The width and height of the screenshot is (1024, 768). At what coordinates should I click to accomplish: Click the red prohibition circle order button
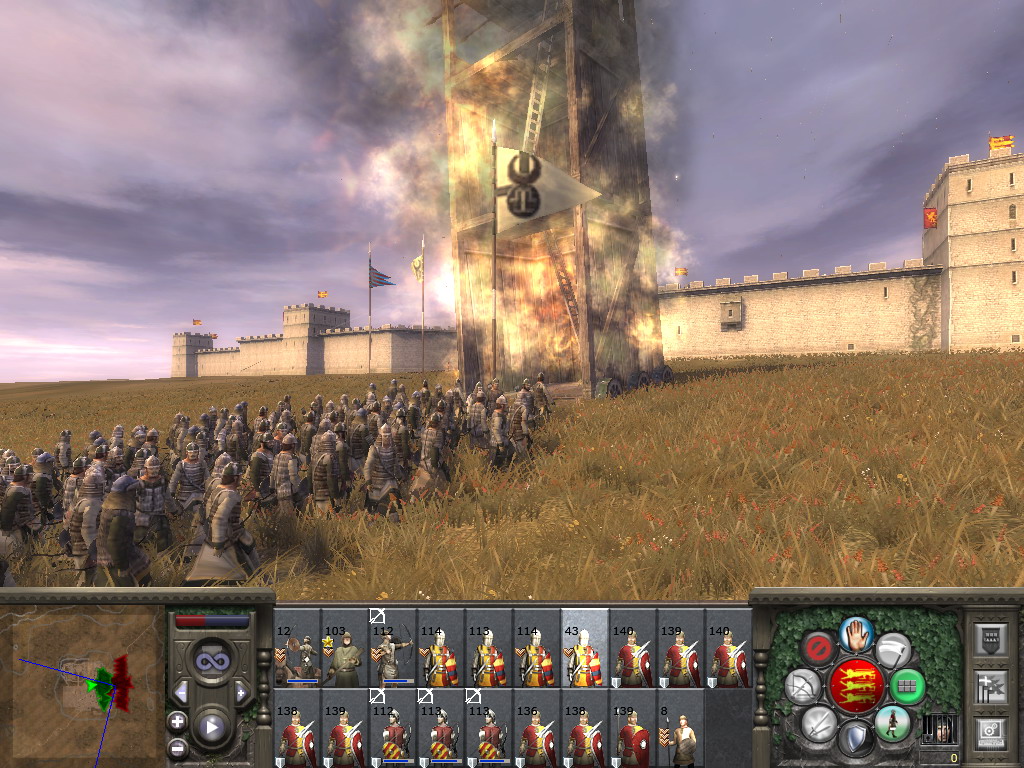click(818, 648)
